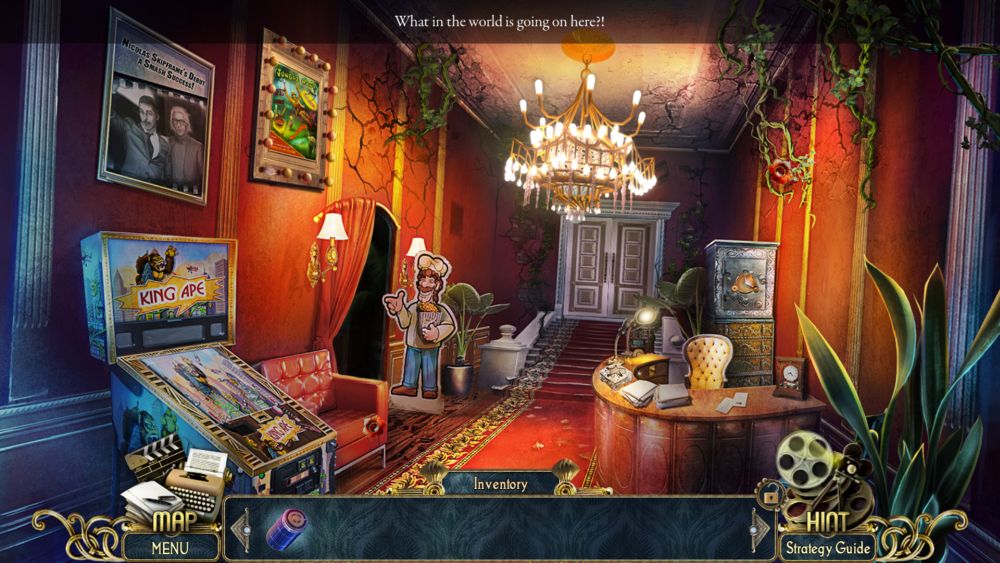Open the Menu button

click(170, 547)
